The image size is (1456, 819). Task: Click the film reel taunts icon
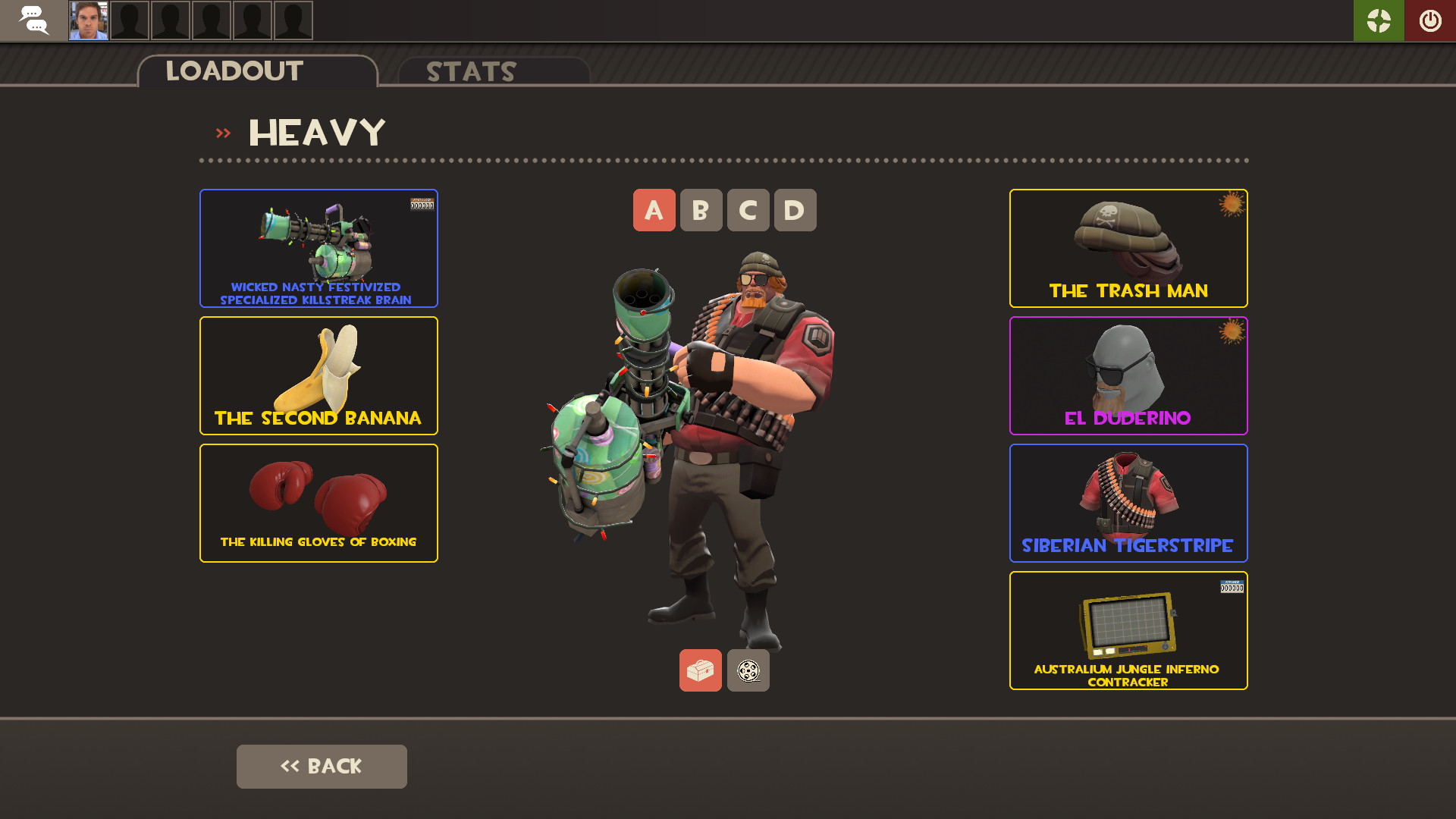(x=748, y=670)
